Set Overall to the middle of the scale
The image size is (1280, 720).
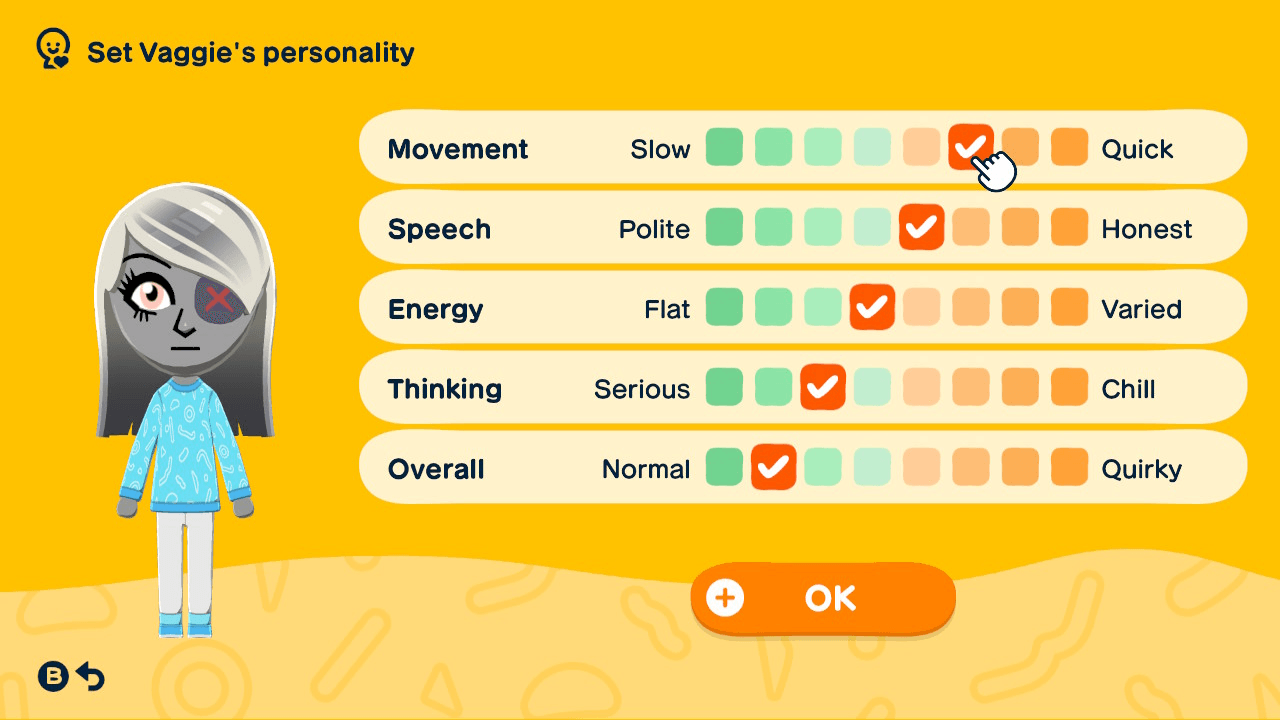click(x=872, y=467)
